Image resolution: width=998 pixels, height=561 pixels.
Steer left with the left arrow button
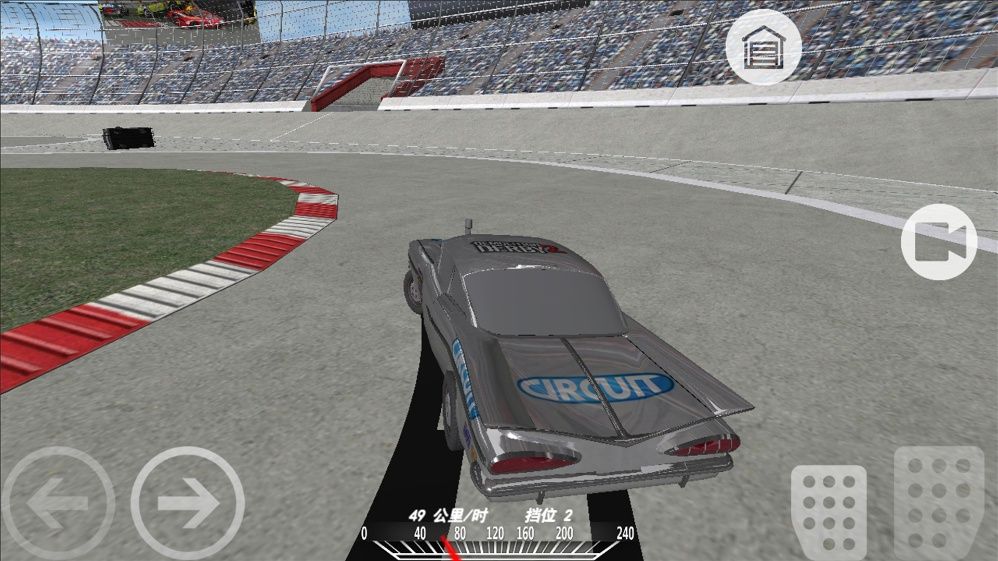tap(57, 502)
